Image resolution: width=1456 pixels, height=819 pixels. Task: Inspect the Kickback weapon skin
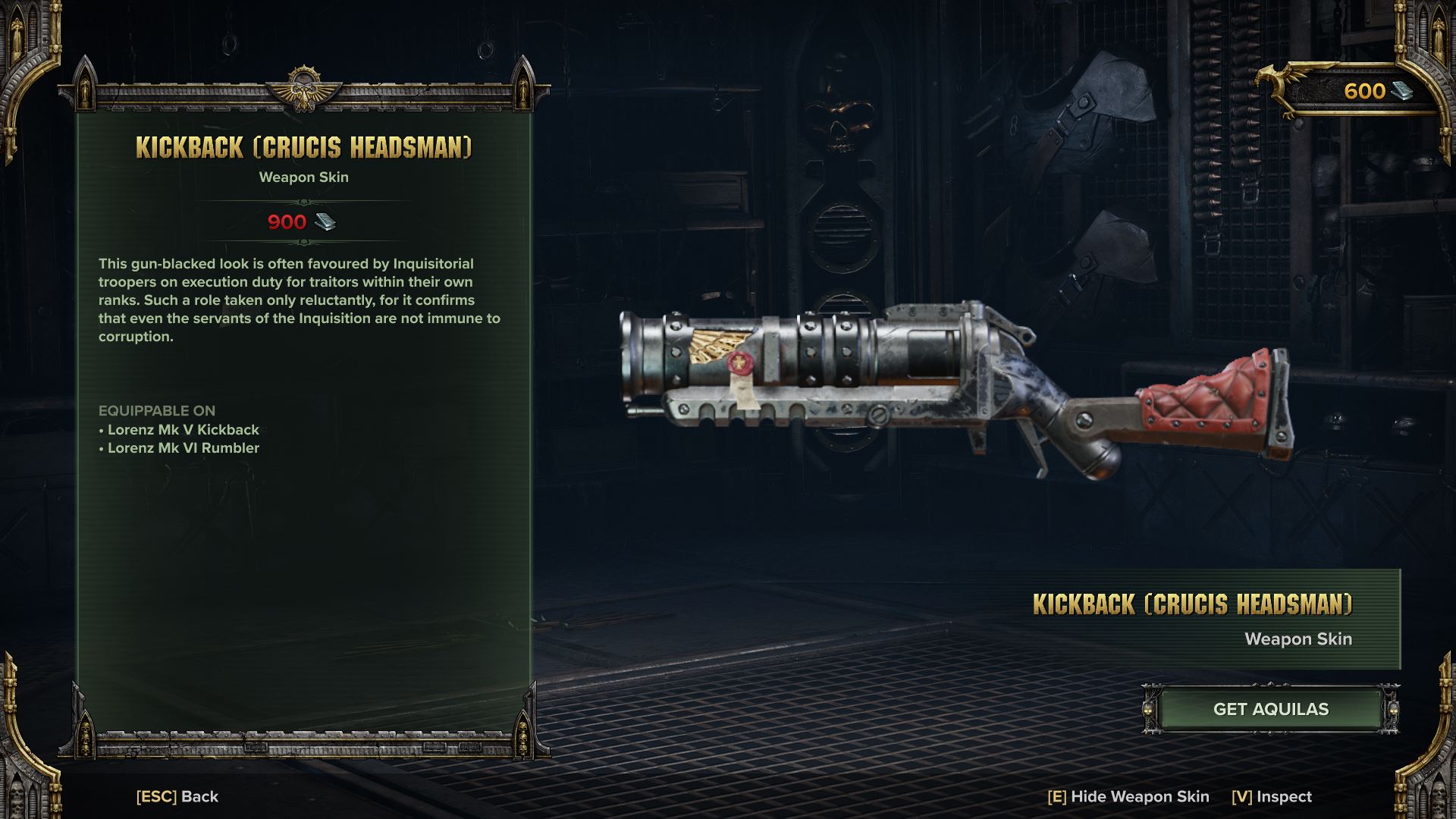[1272, 796]
